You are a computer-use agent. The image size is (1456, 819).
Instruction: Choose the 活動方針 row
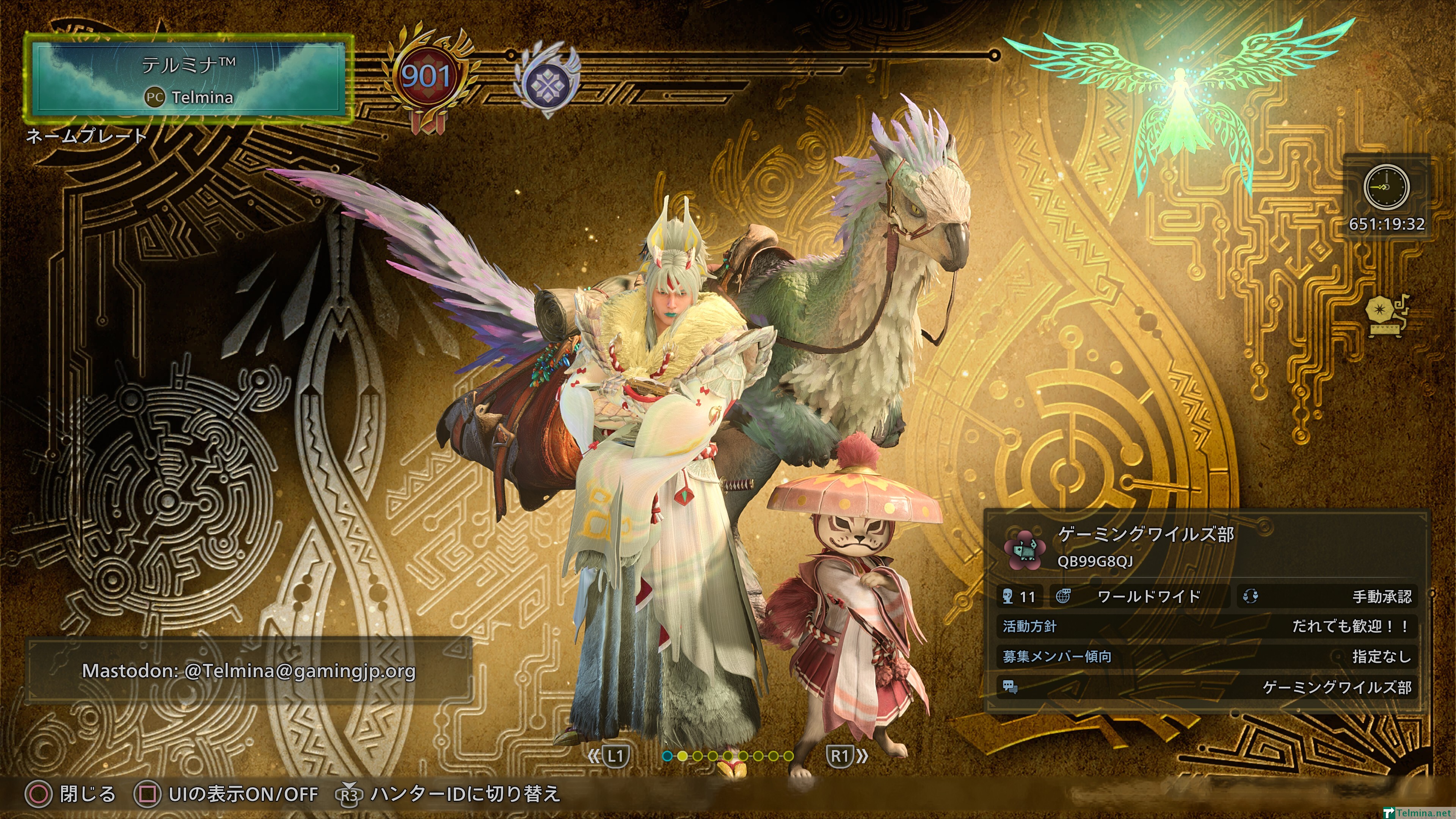tap(1206, 626)
